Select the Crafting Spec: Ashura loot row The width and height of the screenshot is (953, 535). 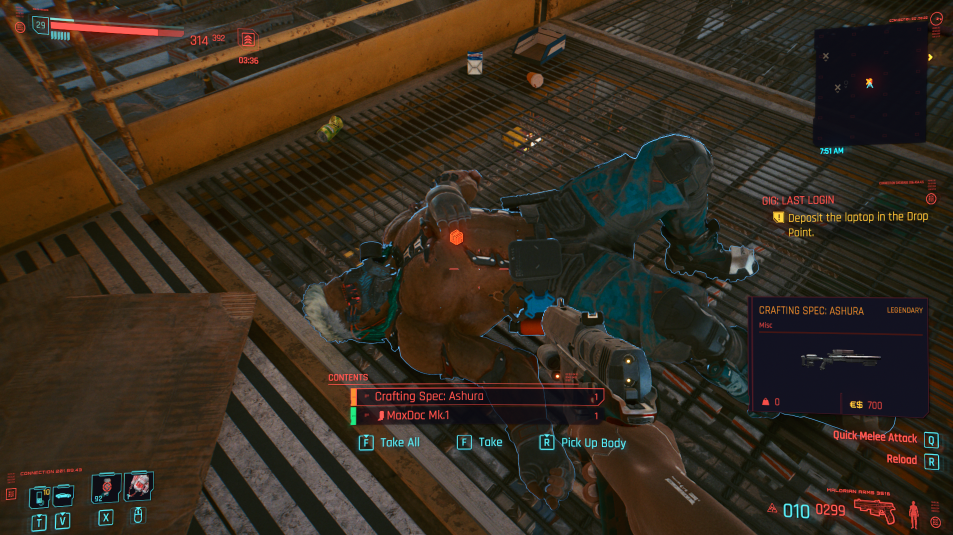click(477, 396)
